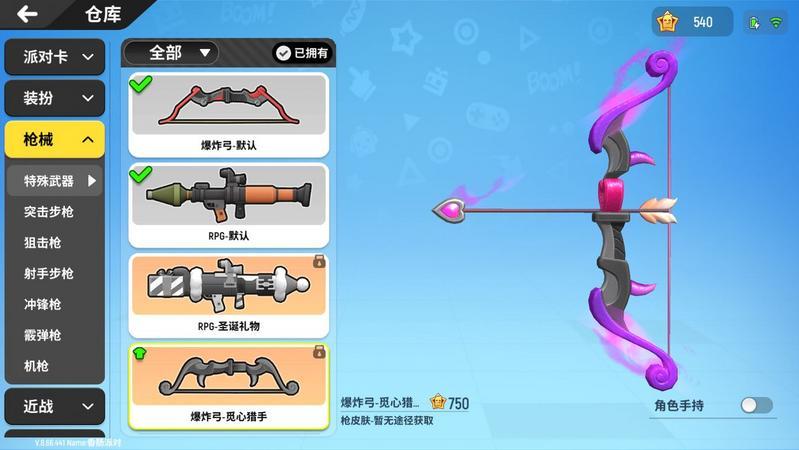Expand the 派对卡 category
Screen dimensions: 799x450
tap(55, 57)
